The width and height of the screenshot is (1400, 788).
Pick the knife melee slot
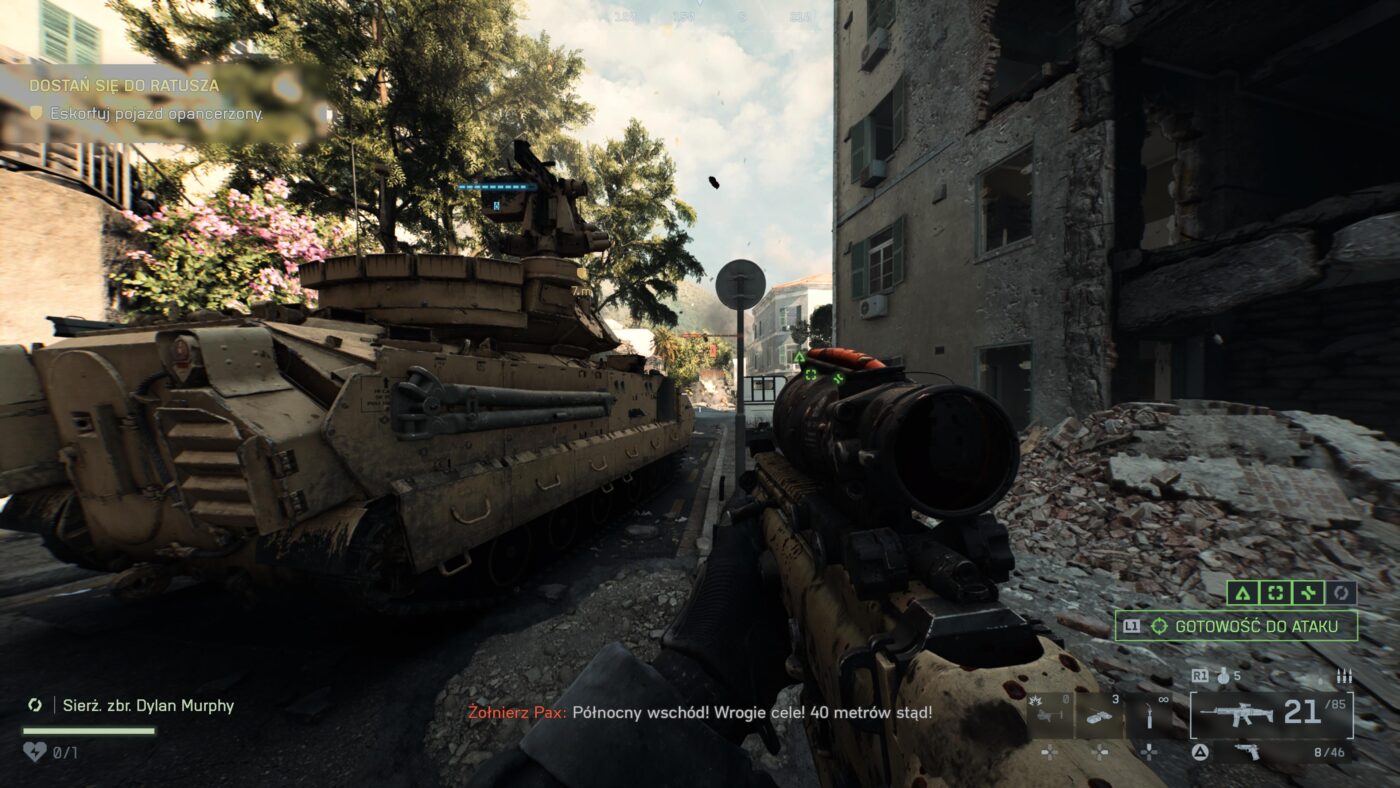click(x=1150, y=716)
